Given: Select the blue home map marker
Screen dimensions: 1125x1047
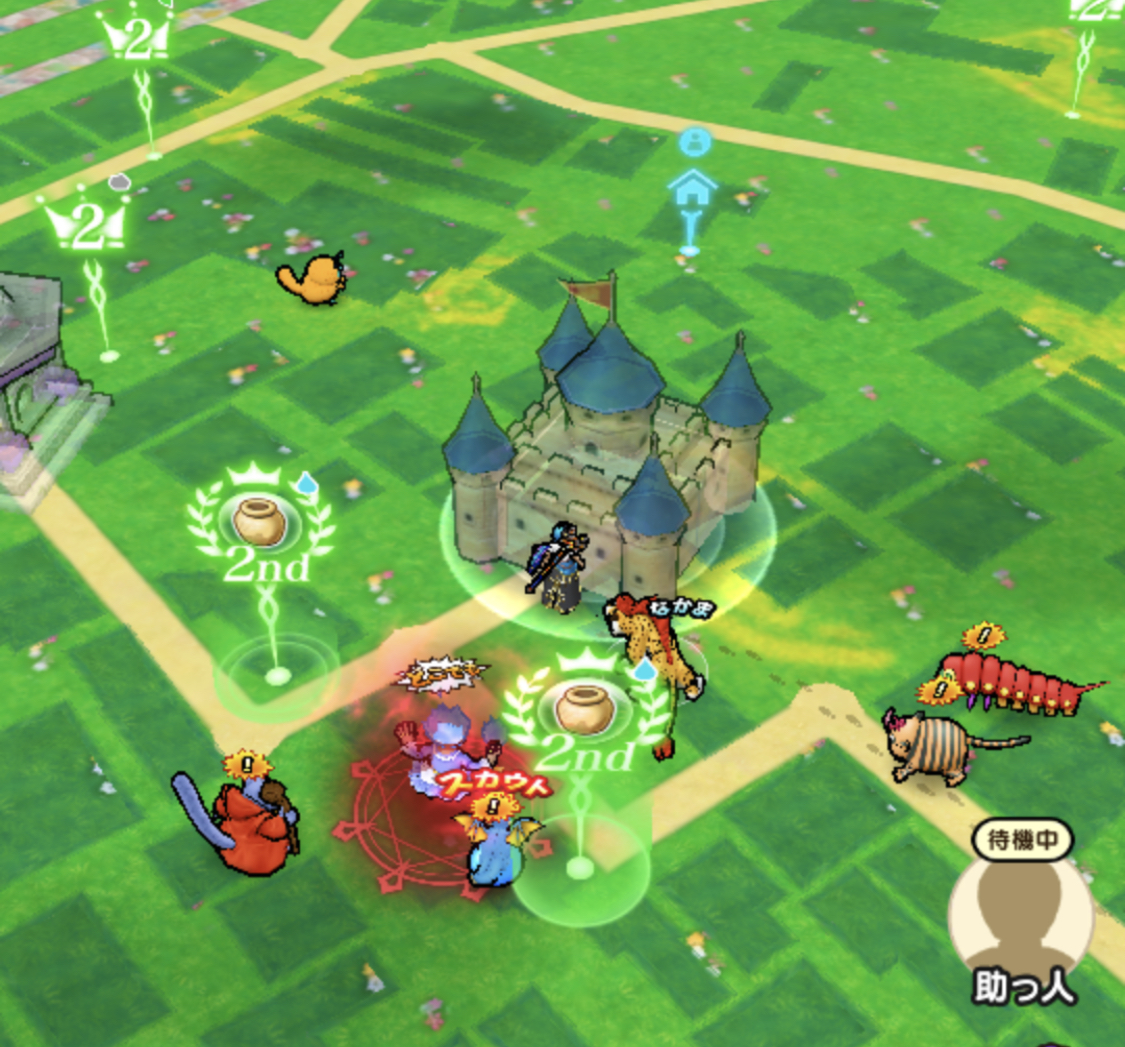Looking at the screenshot, I should coord(693,188).
